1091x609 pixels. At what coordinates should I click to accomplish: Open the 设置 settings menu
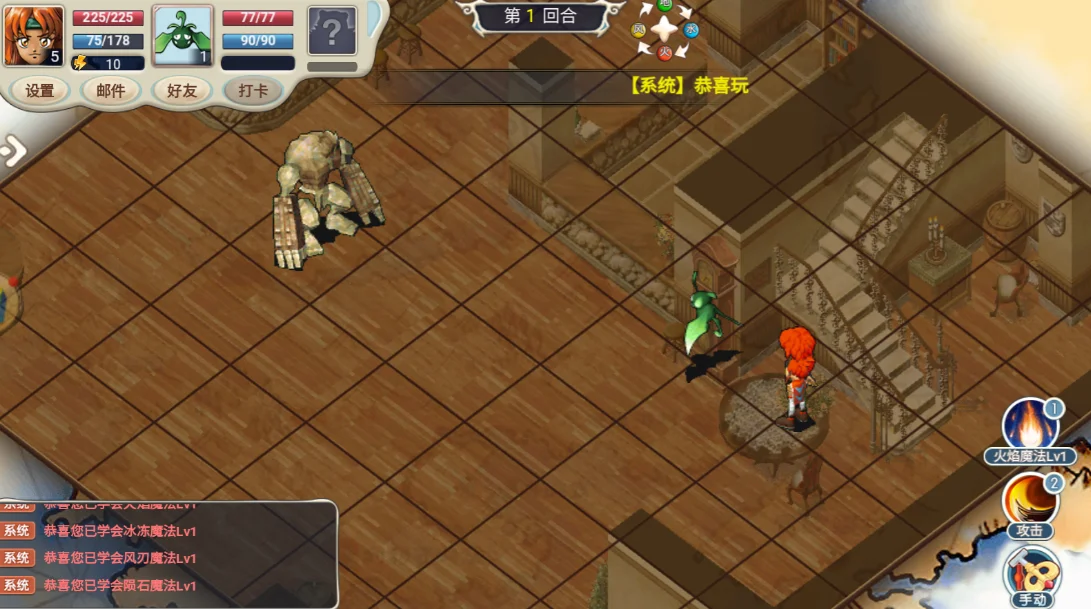[40, 91]
